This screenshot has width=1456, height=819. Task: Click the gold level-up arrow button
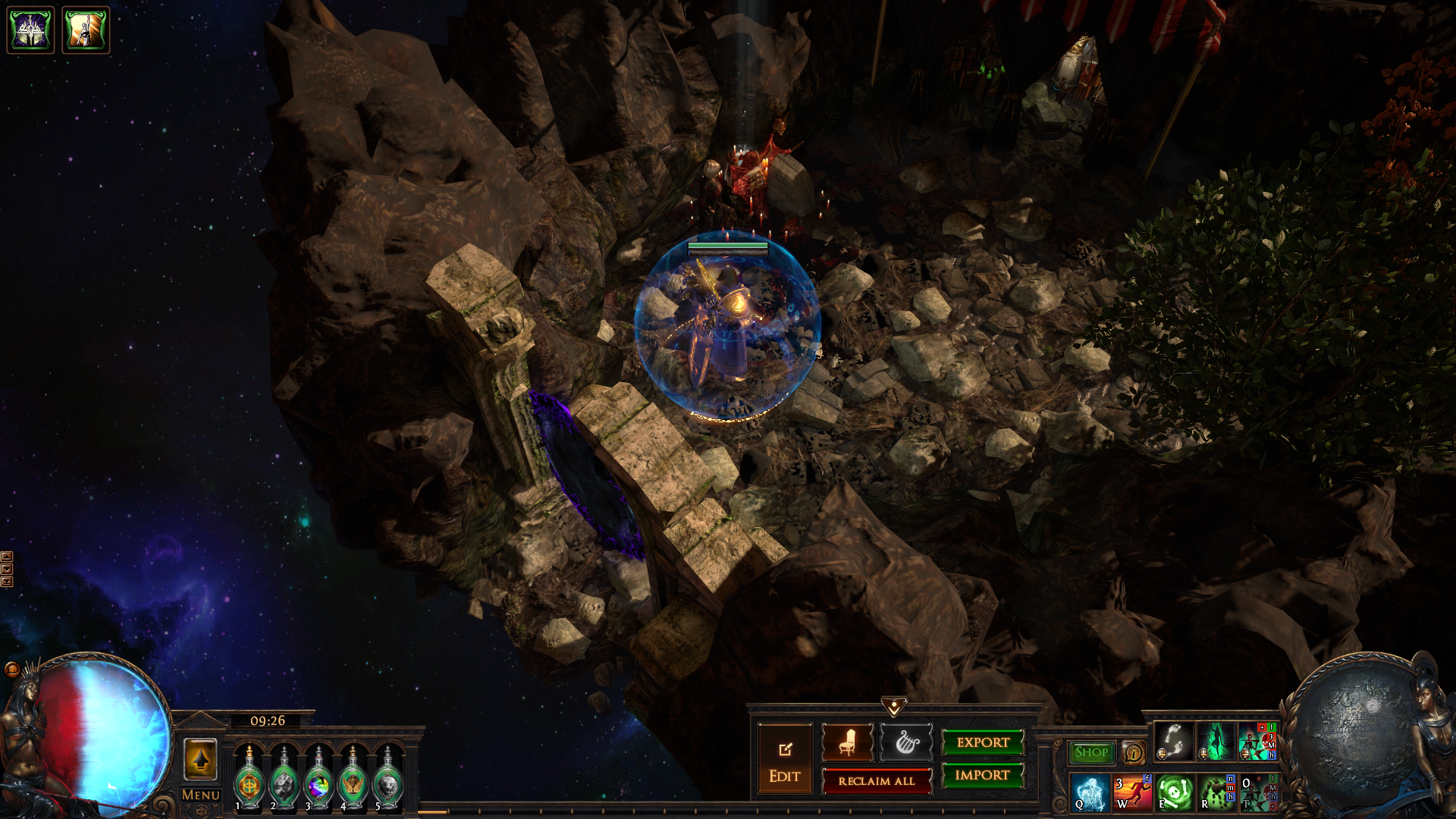click(200, 759)
